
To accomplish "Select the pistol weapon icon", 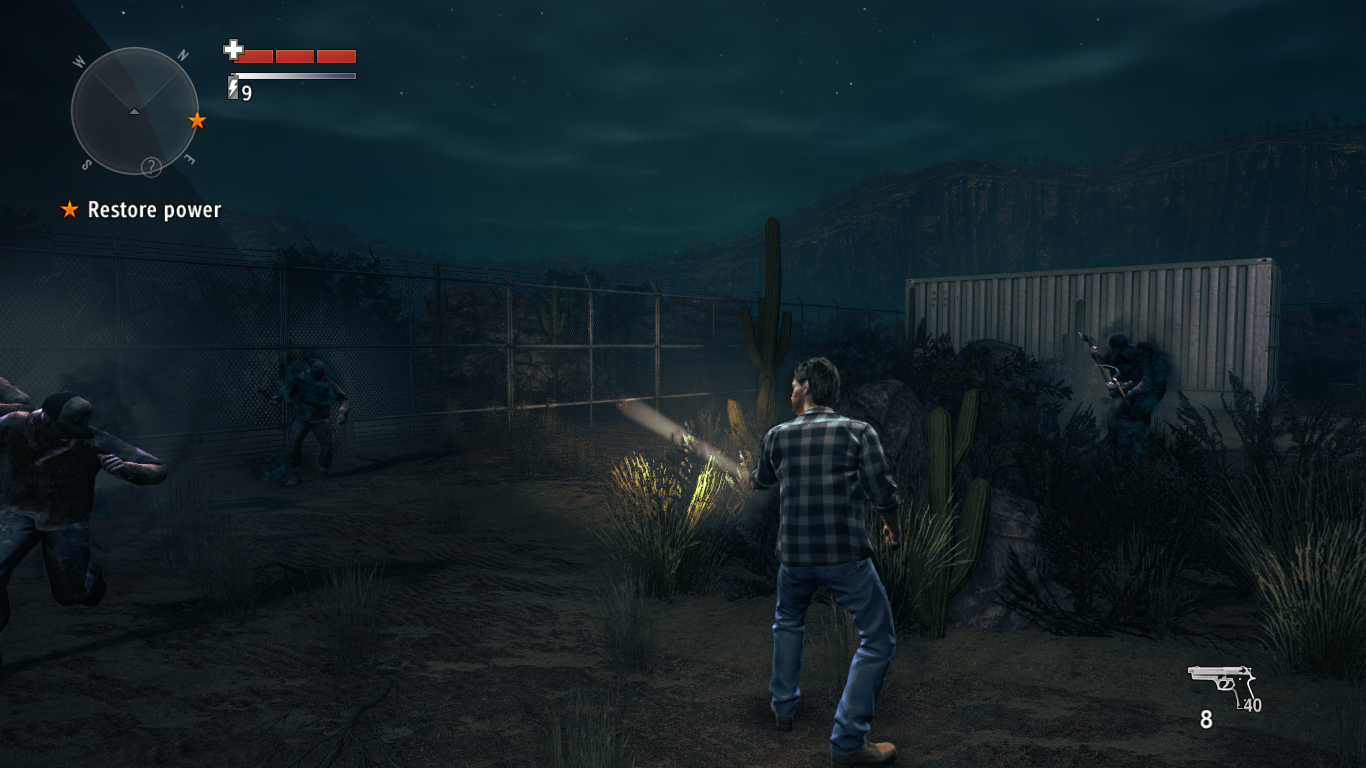I will [1221, 685].
